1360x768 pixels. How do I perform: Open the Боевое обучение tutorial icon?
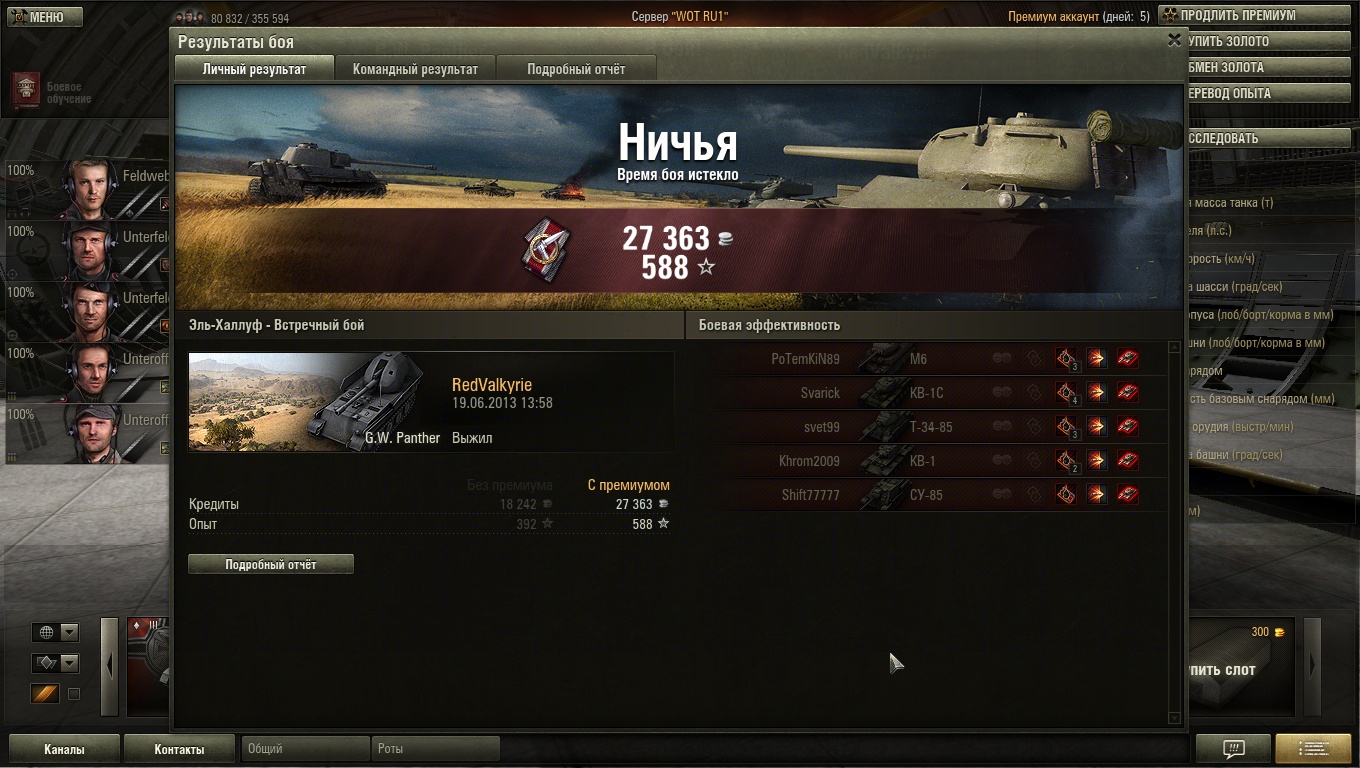(26, 91)
